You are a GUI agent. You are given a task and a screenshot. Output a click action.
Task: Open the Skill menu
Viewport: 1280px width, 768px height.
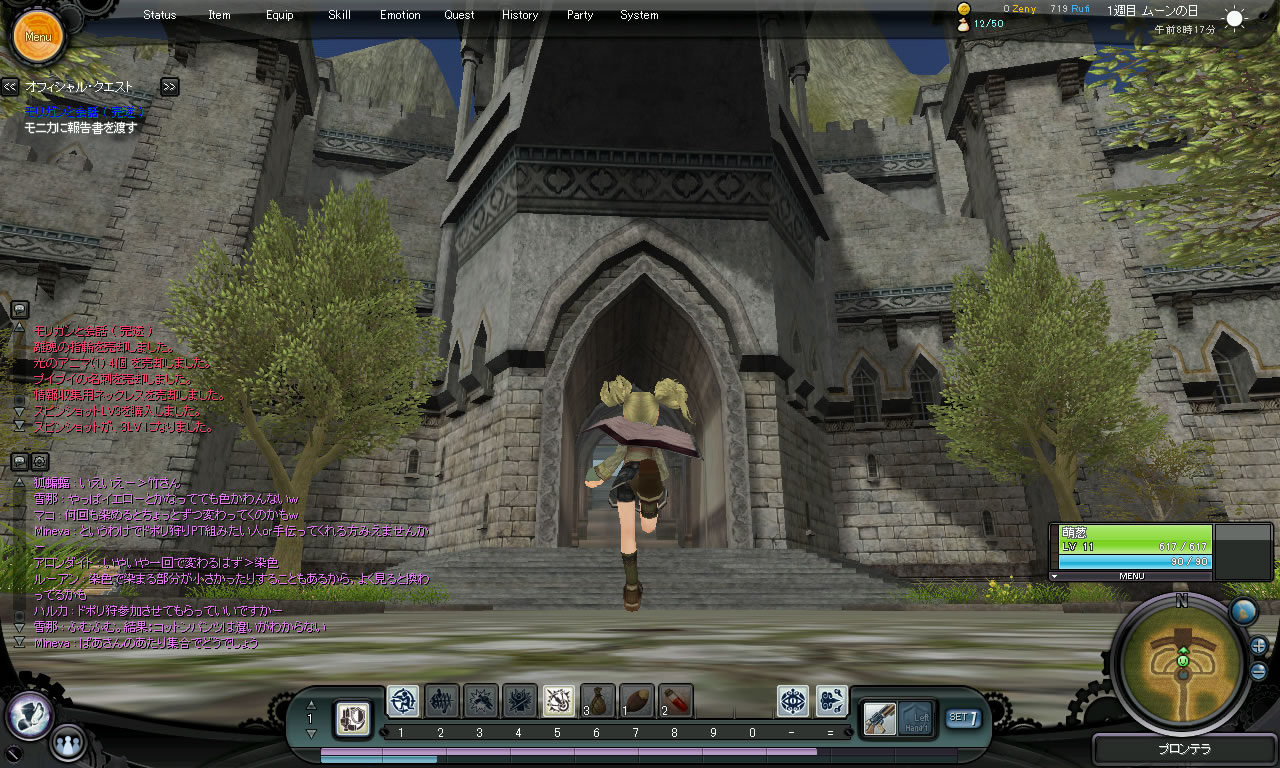click(x=339, y=15)
